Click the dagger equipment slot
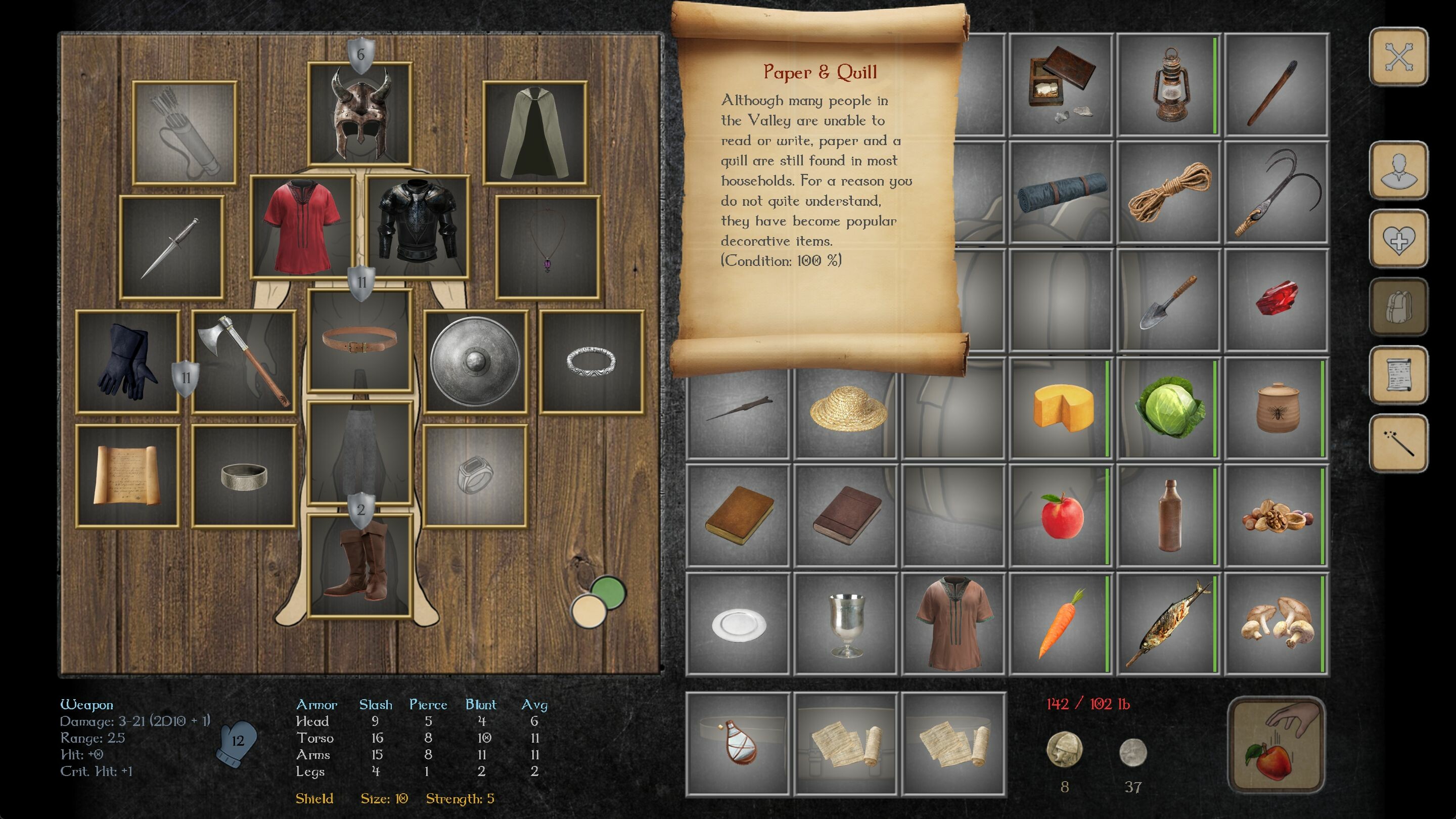 (x=171, y=248)
